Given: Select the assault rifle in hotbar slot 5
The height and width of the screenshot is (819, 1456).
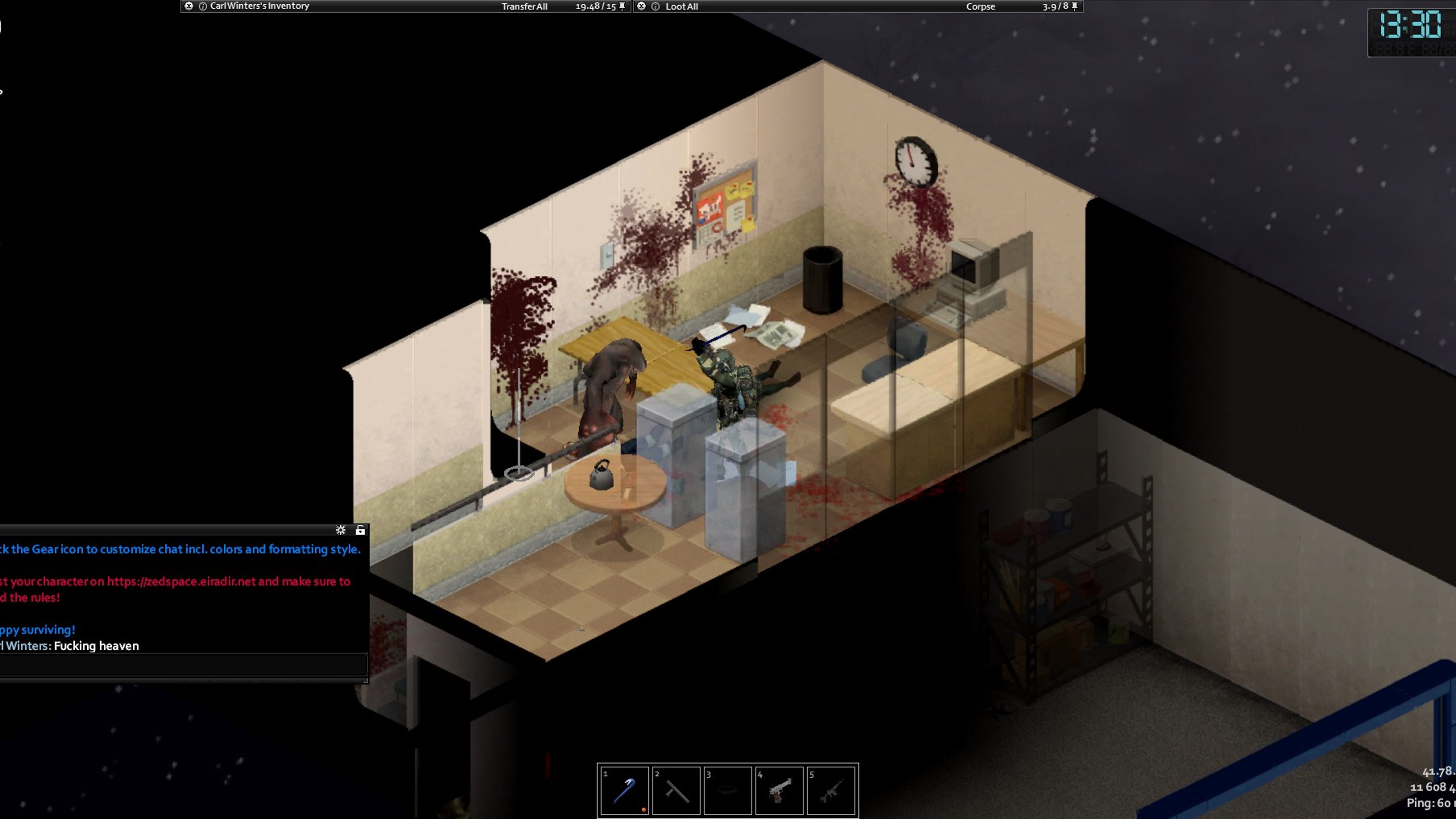Looking at the screenshot, I should 831,790.
